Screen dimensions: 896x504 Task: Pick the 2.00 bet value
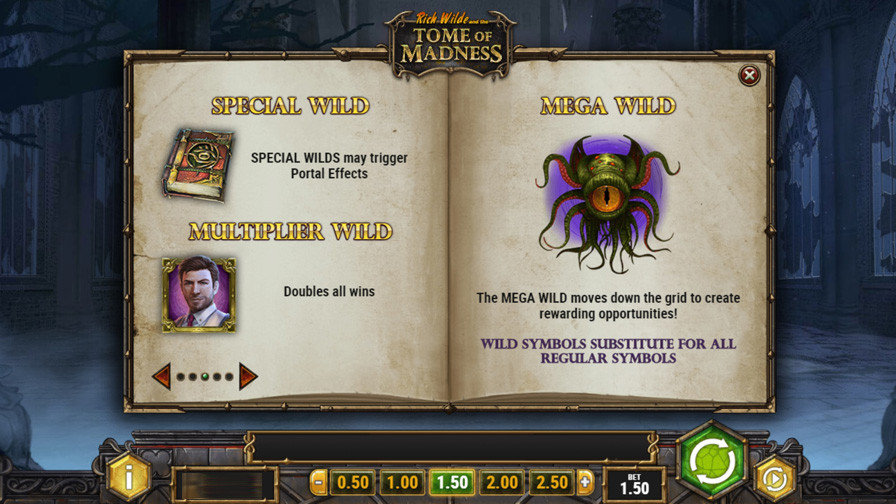(501, 483)
